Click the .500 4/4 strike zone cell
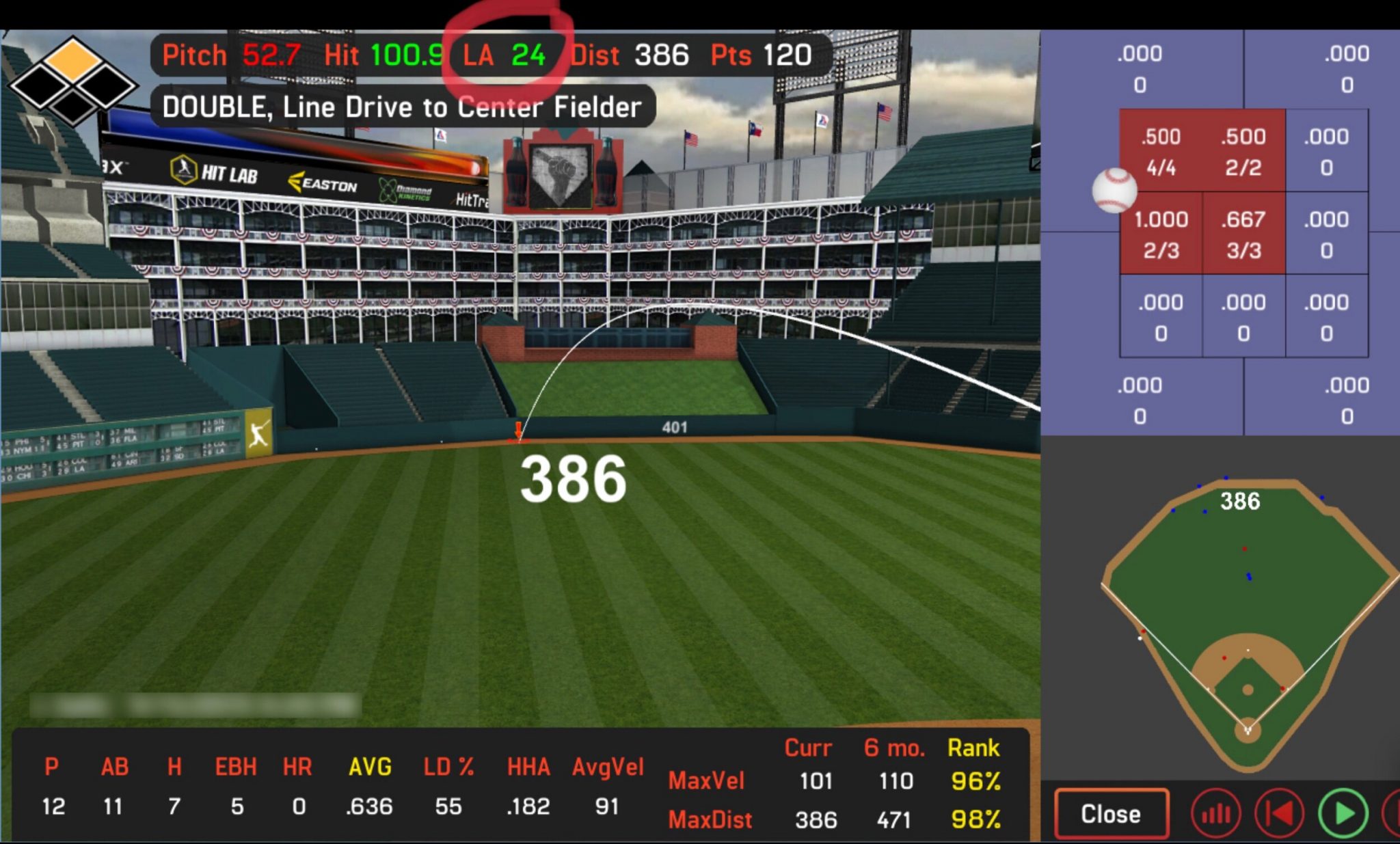This screenshot has width=1400, height=844. point(1161,149)
